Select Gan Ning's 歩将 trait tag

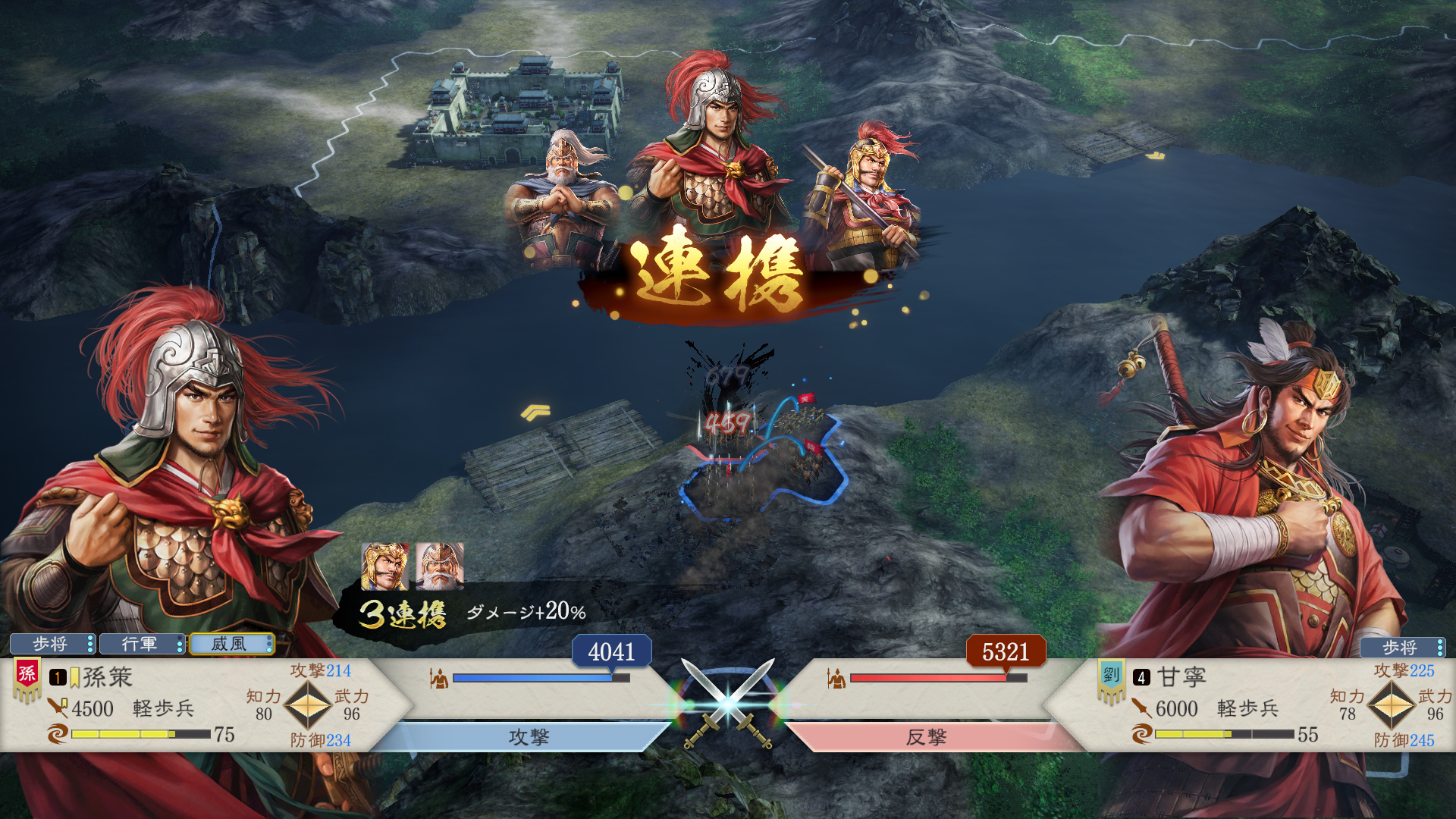click(1401, 648)
